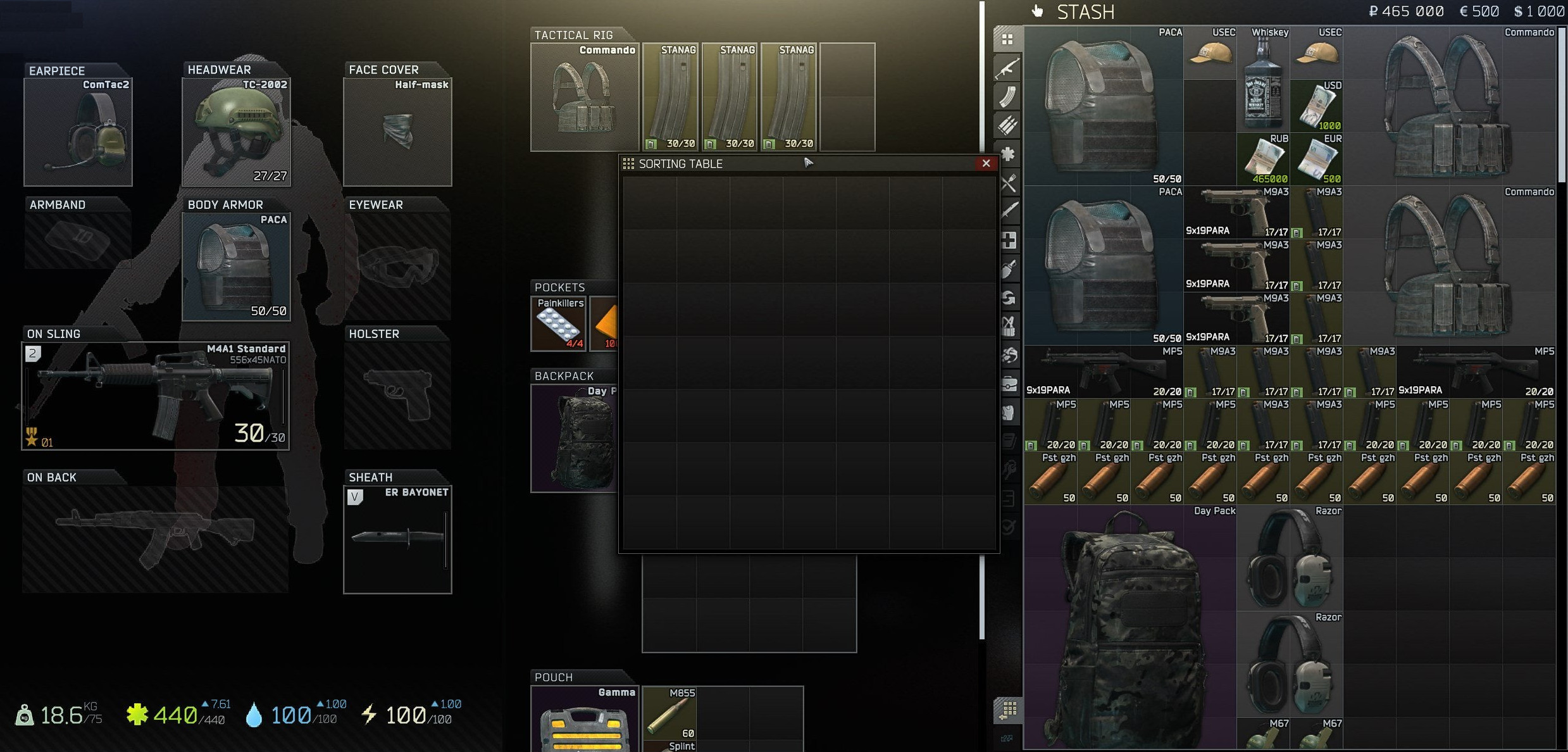Select the Whiskey bottle in stash
Screen dimensions: 1568x752
[x=1263, y=80]
